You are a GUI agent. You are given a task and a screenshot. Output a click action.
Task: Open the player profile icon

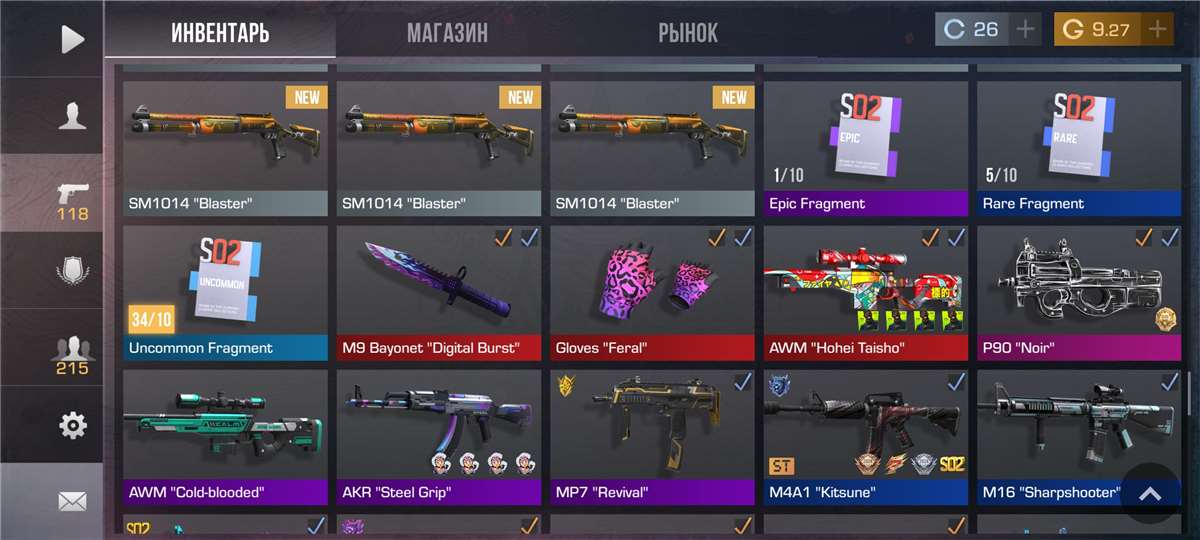72,117
